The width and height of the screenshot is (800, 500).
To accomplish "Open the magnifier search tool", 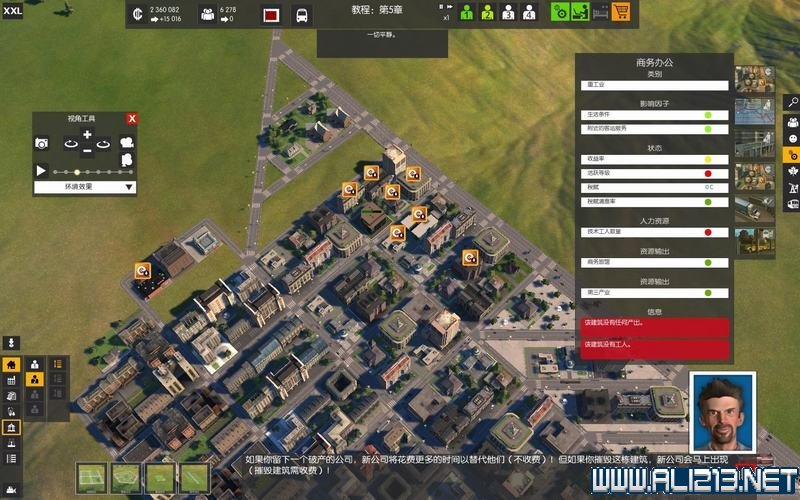I will 791,102.
